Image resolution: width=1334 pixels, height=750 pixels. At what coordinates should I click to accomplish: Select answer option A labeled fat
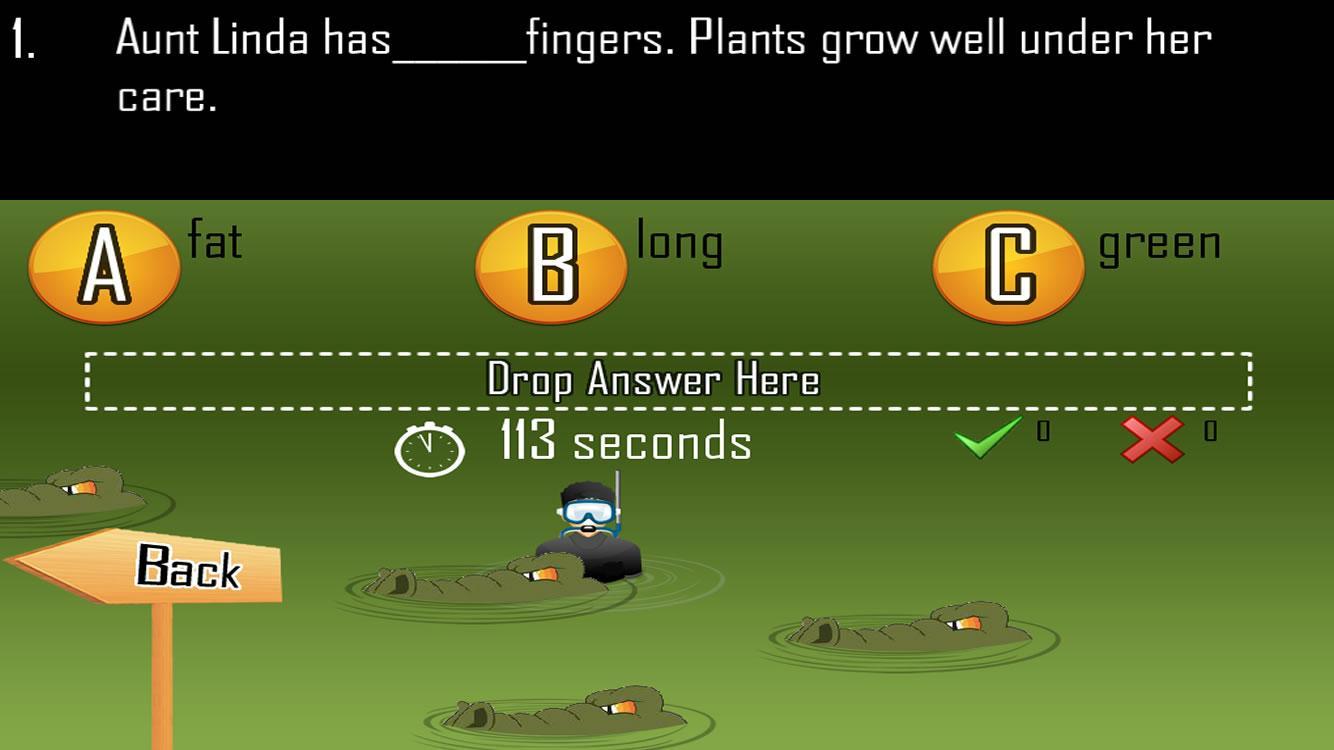click(x=104, y=268)
